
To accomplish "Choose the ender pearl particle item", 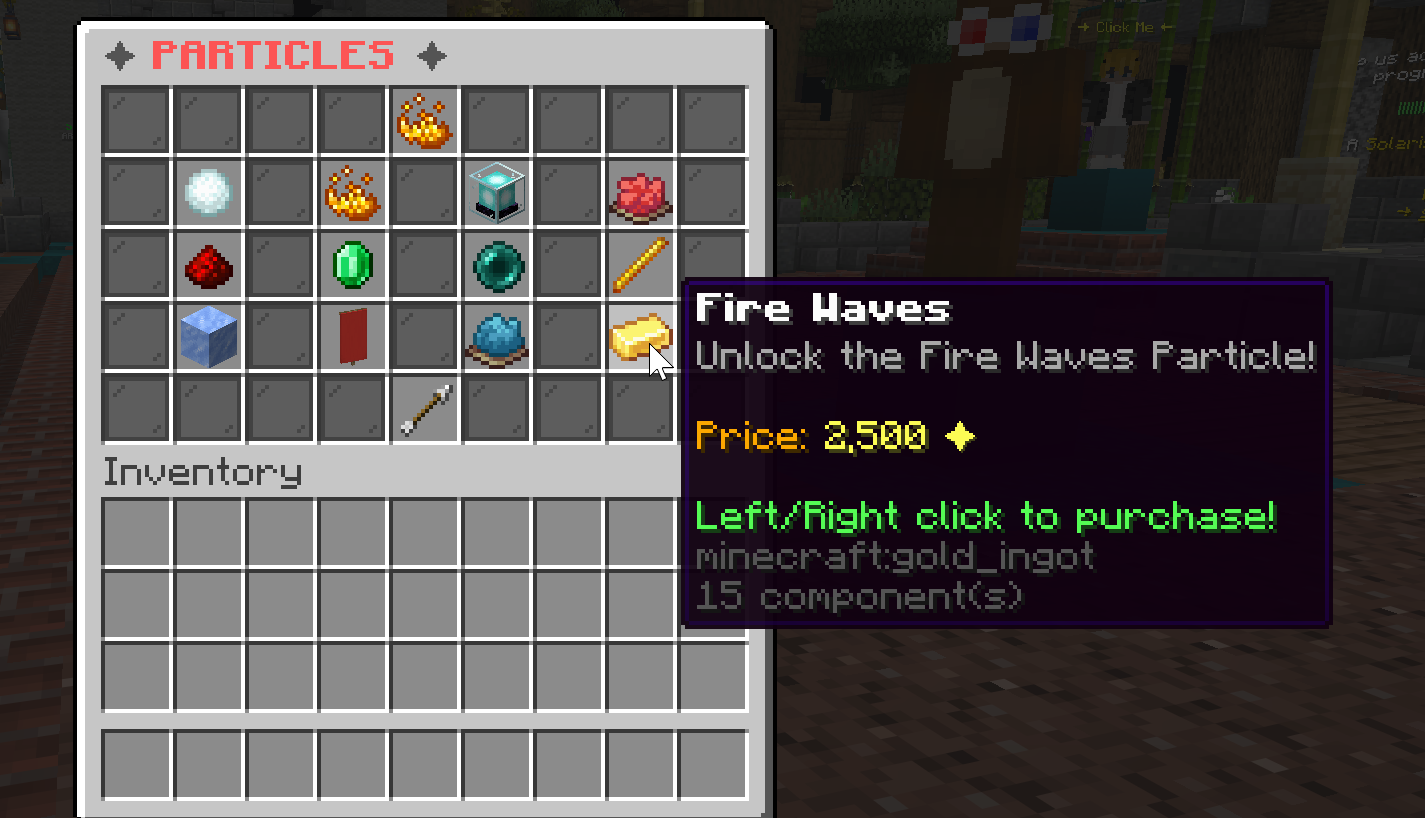I will tap(496, 265).
